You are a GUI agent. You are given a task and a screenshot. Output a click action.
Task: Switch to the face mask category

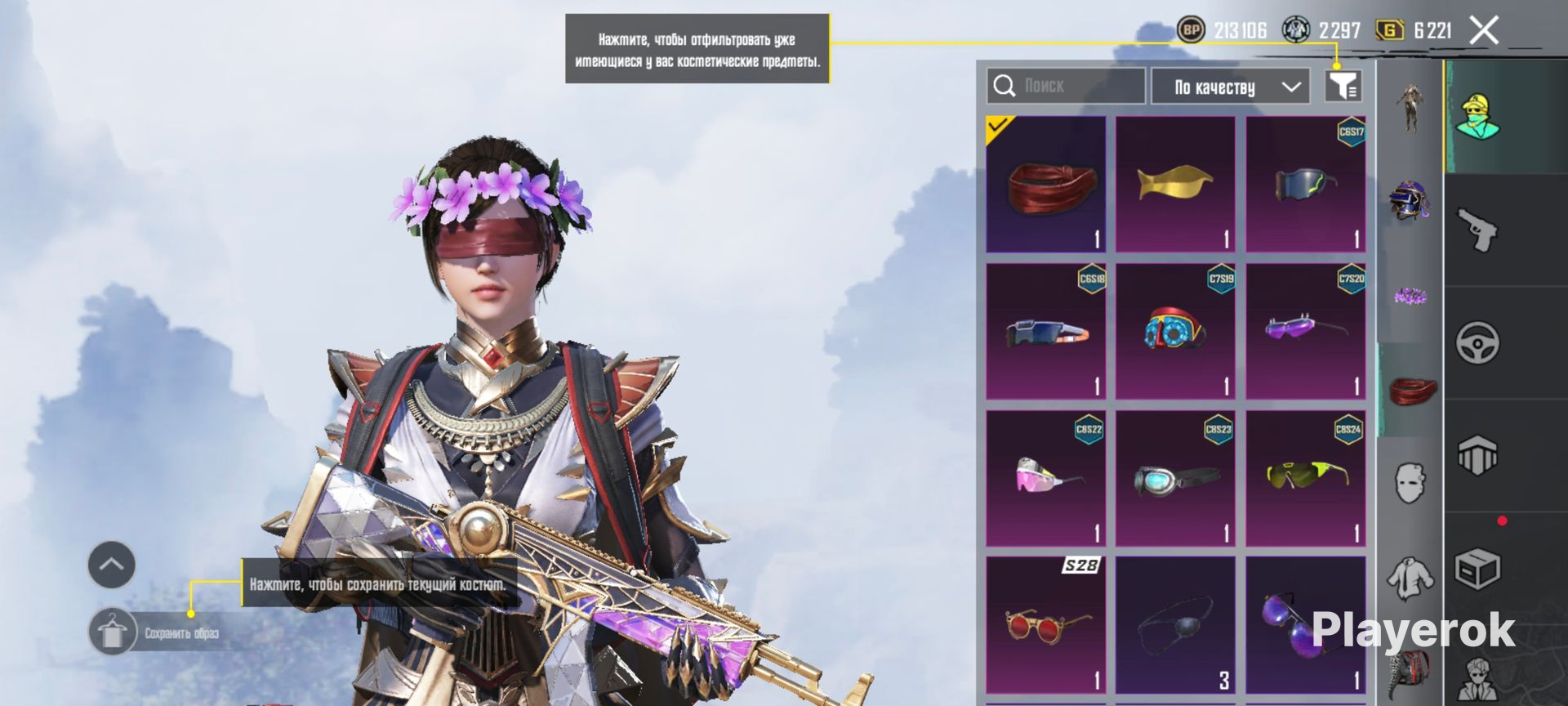pyautogui.click(x=1410, y=482)
